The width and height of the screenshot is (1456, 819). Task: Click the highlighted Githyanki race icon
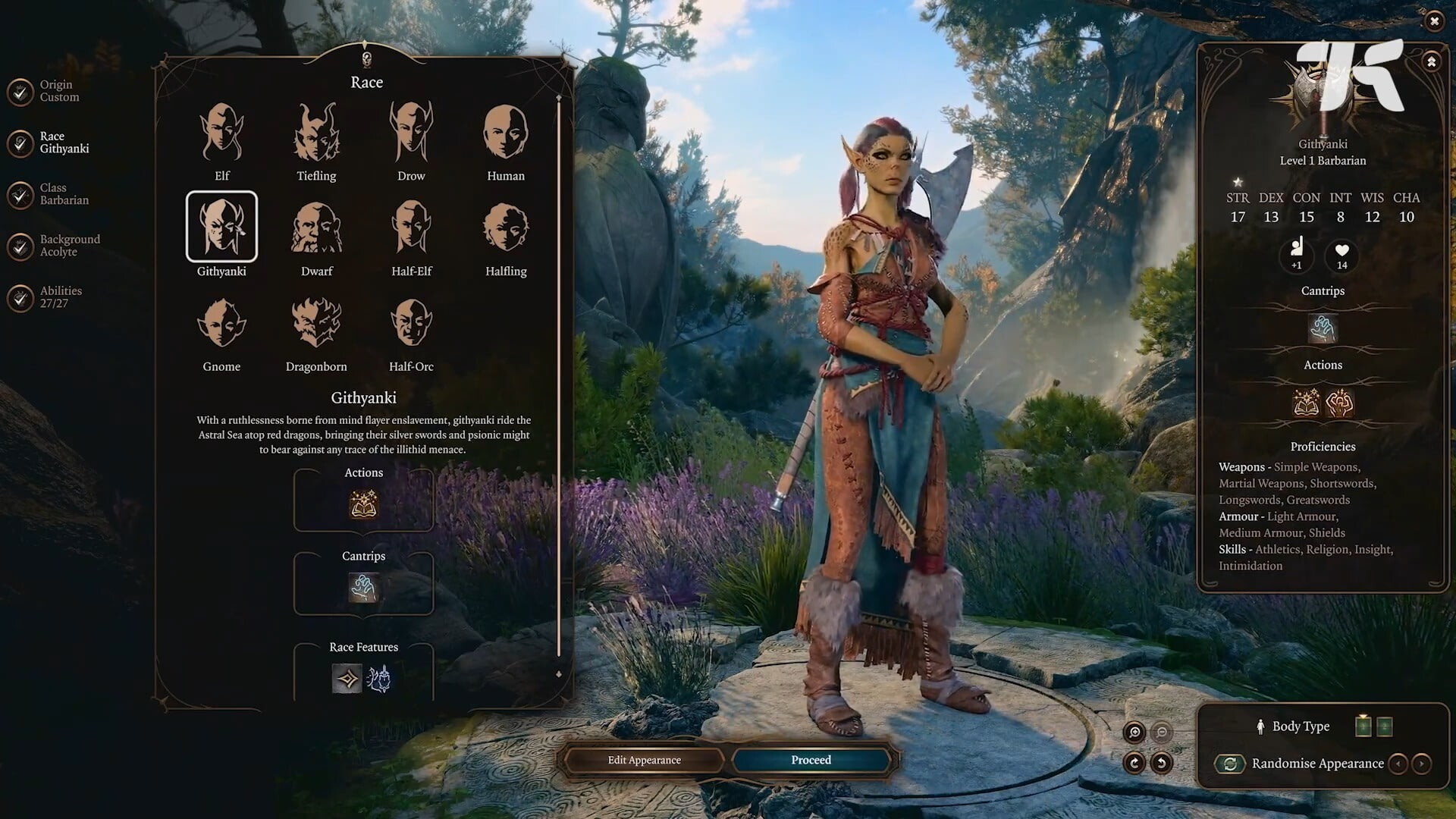[x=221, y=226]
